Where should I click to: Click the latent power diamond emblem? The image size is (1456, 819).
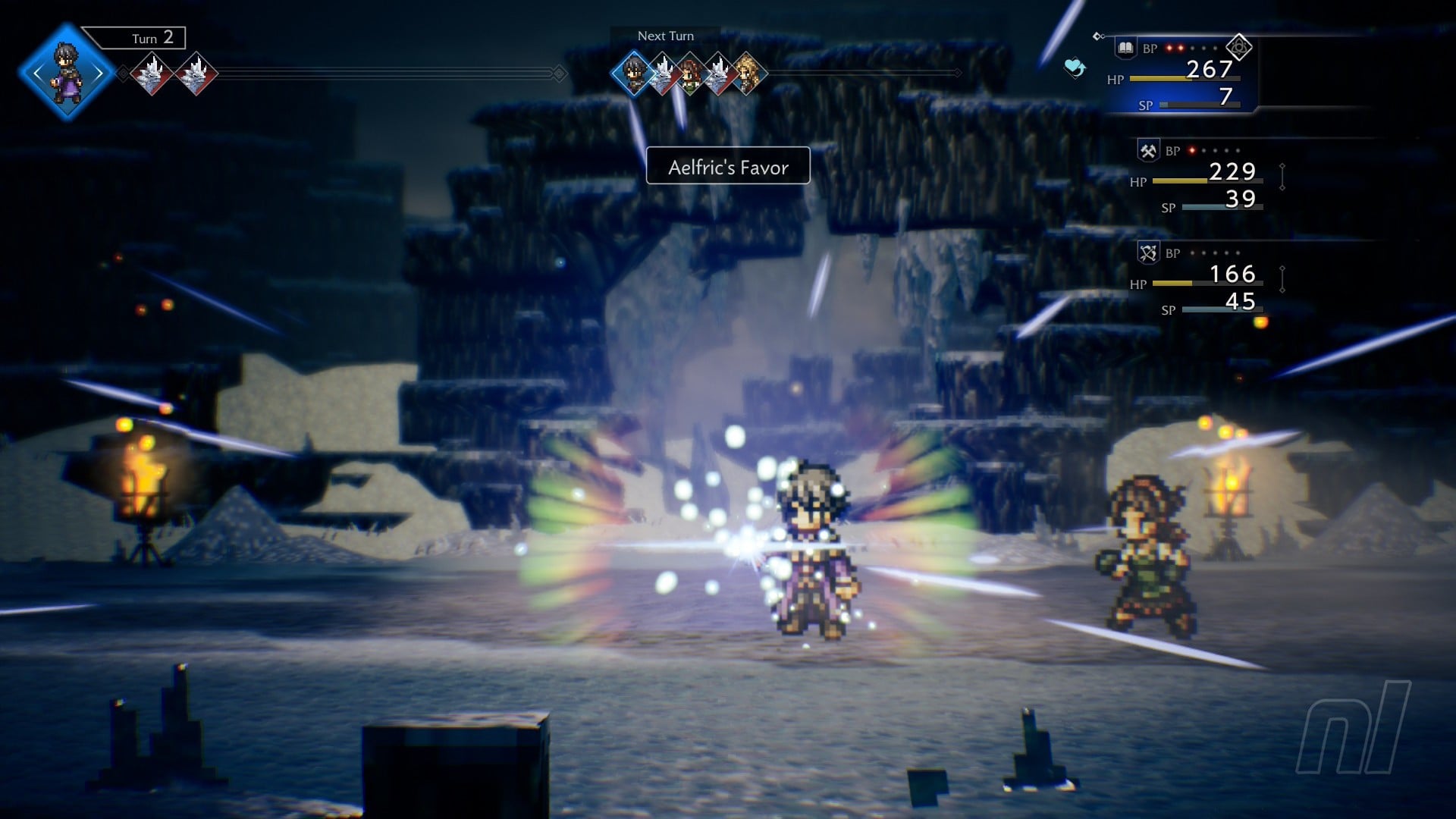[1238, 48]
